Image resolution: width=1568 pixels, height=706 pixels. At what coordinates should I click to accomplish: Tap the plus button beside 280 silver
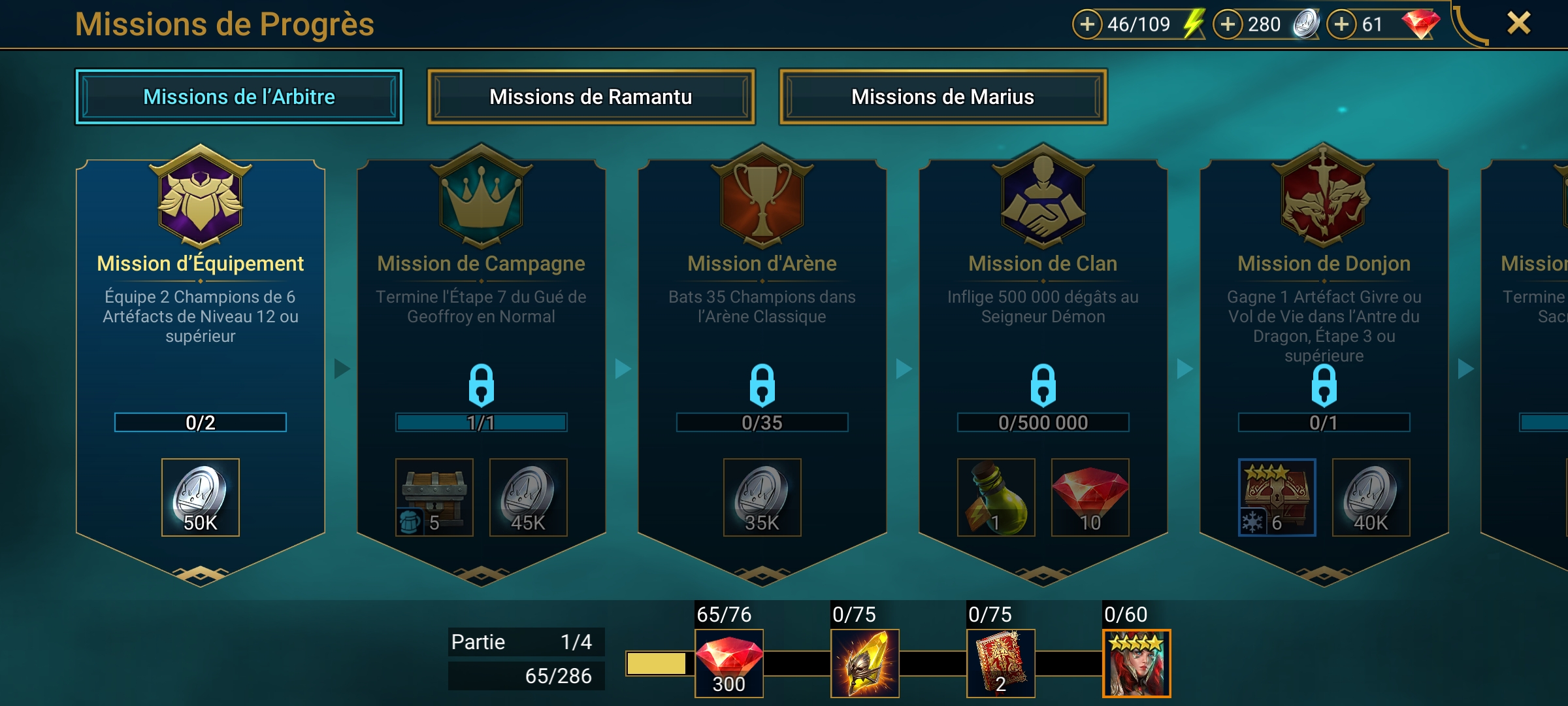[x=1228, y=24]
